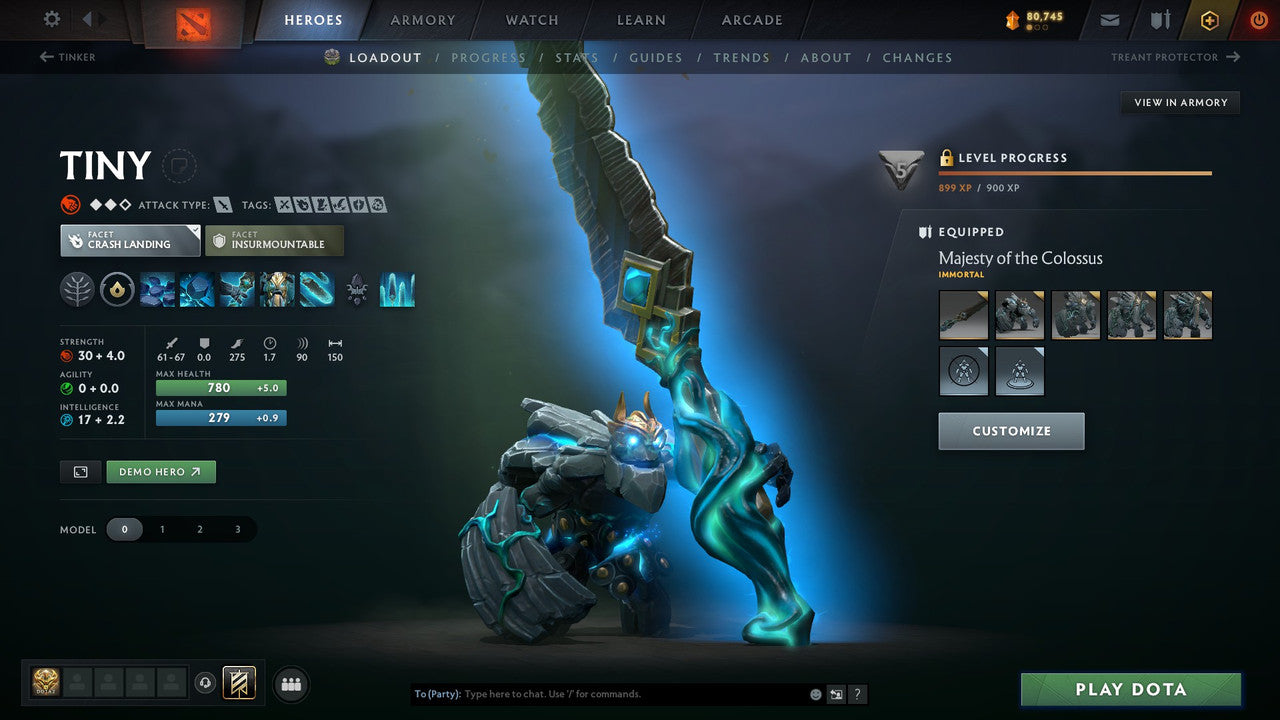1280x720 pixels.
Task: Click the Customize button
Action: (x=1011, y=431)
